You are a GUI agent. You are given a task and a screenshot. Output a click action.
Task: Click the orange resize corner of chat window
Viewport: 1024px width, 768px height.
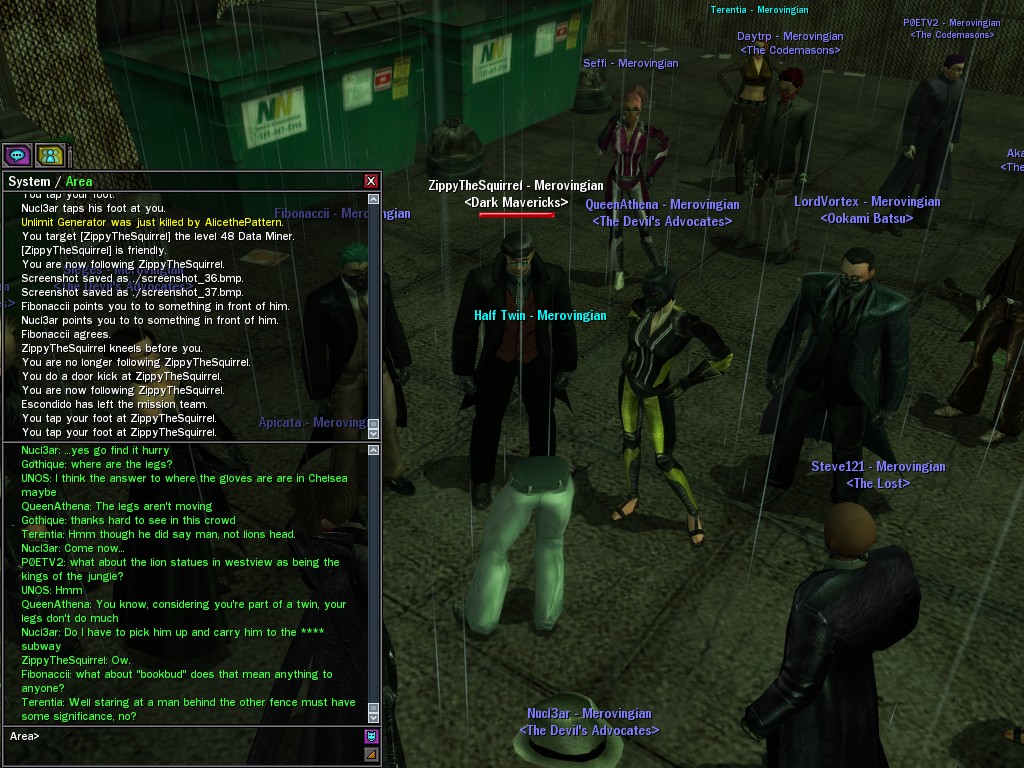(x=372, y=754)
